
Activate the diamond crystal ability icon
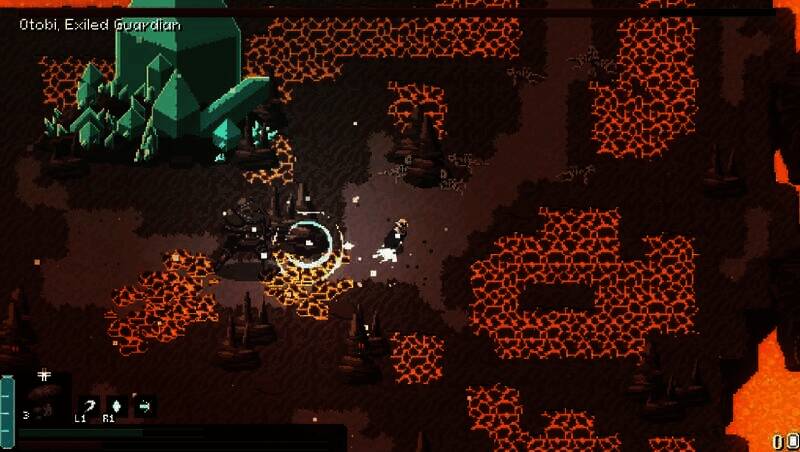[x=117, y=405]
